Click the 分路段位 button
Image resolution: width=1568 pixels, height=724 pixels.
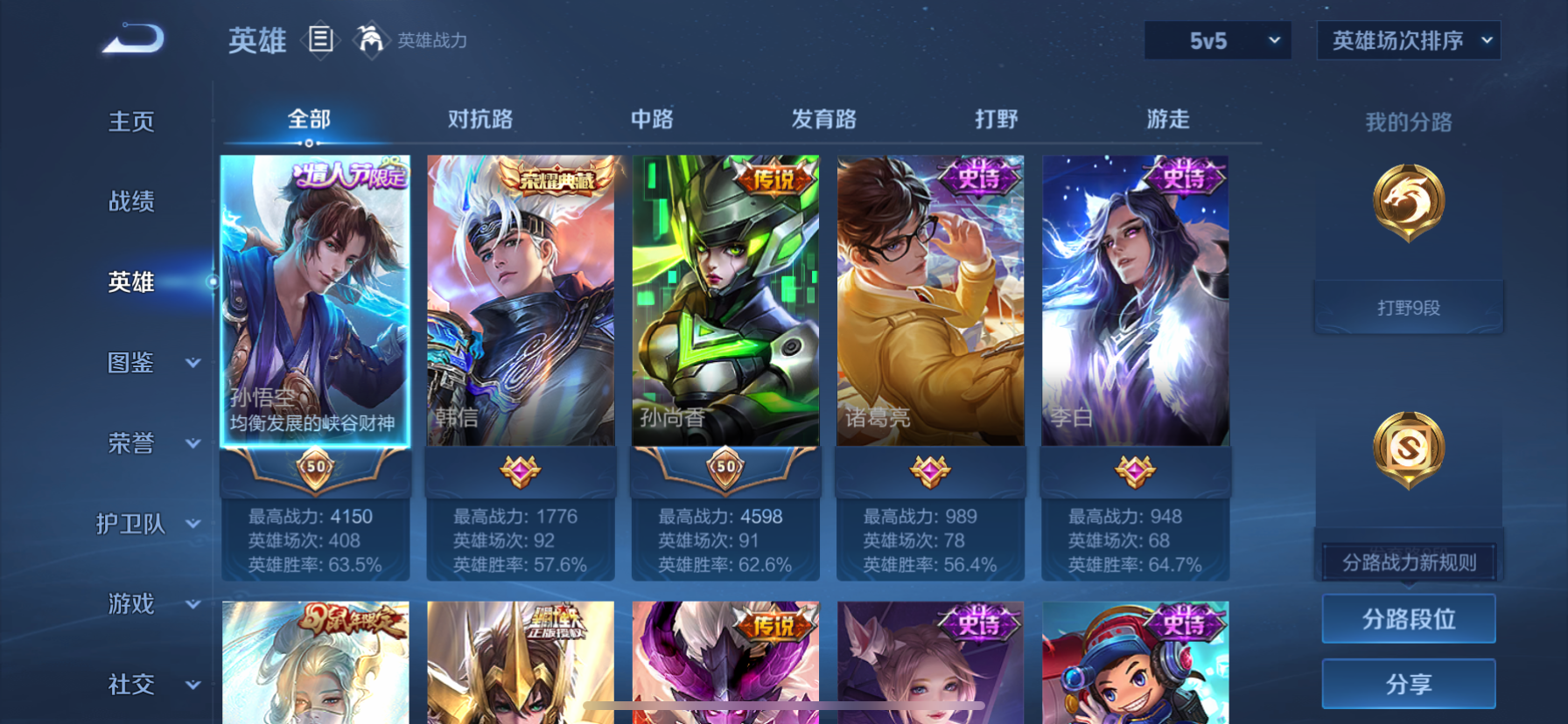(1408, 618)
